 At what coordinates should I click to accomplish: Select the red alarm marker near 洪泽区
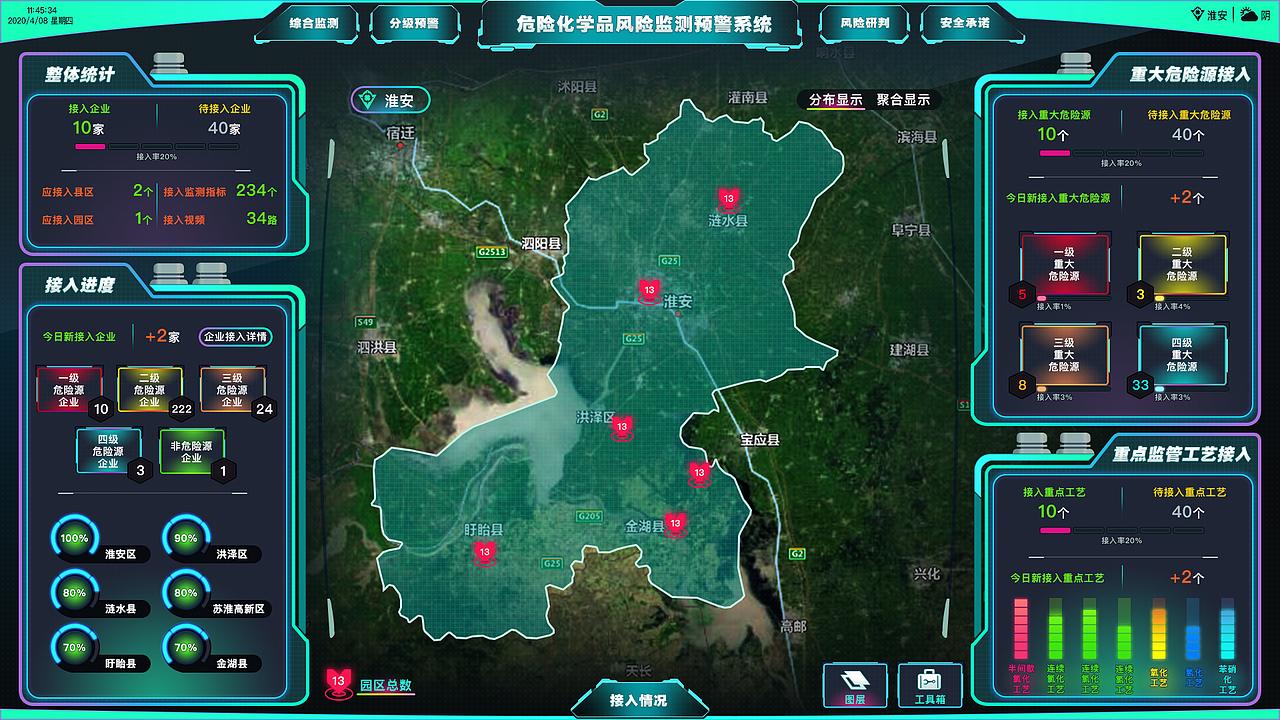point(622,425)
